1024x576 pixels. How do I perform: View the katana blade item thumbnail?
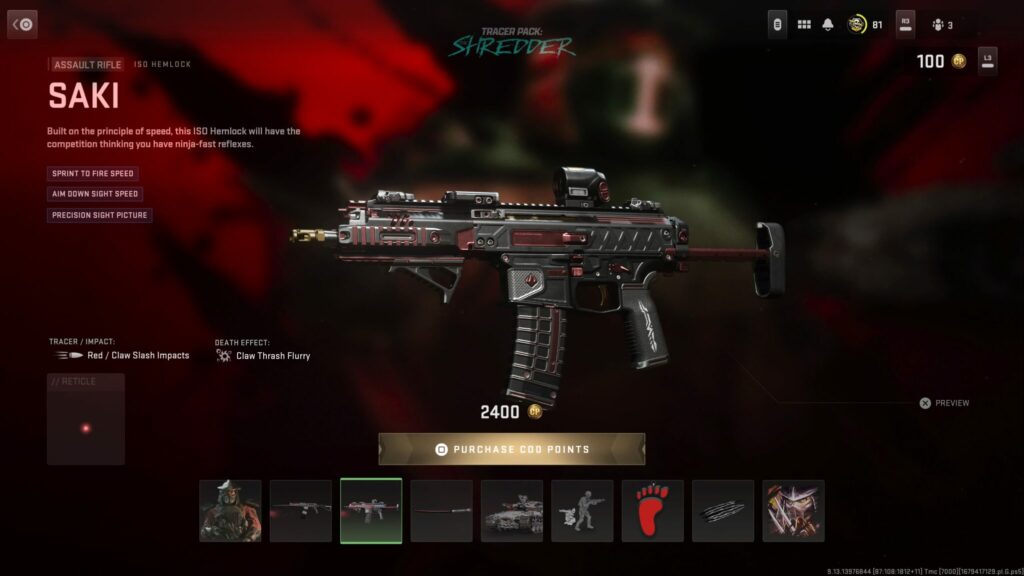[441, 510]
